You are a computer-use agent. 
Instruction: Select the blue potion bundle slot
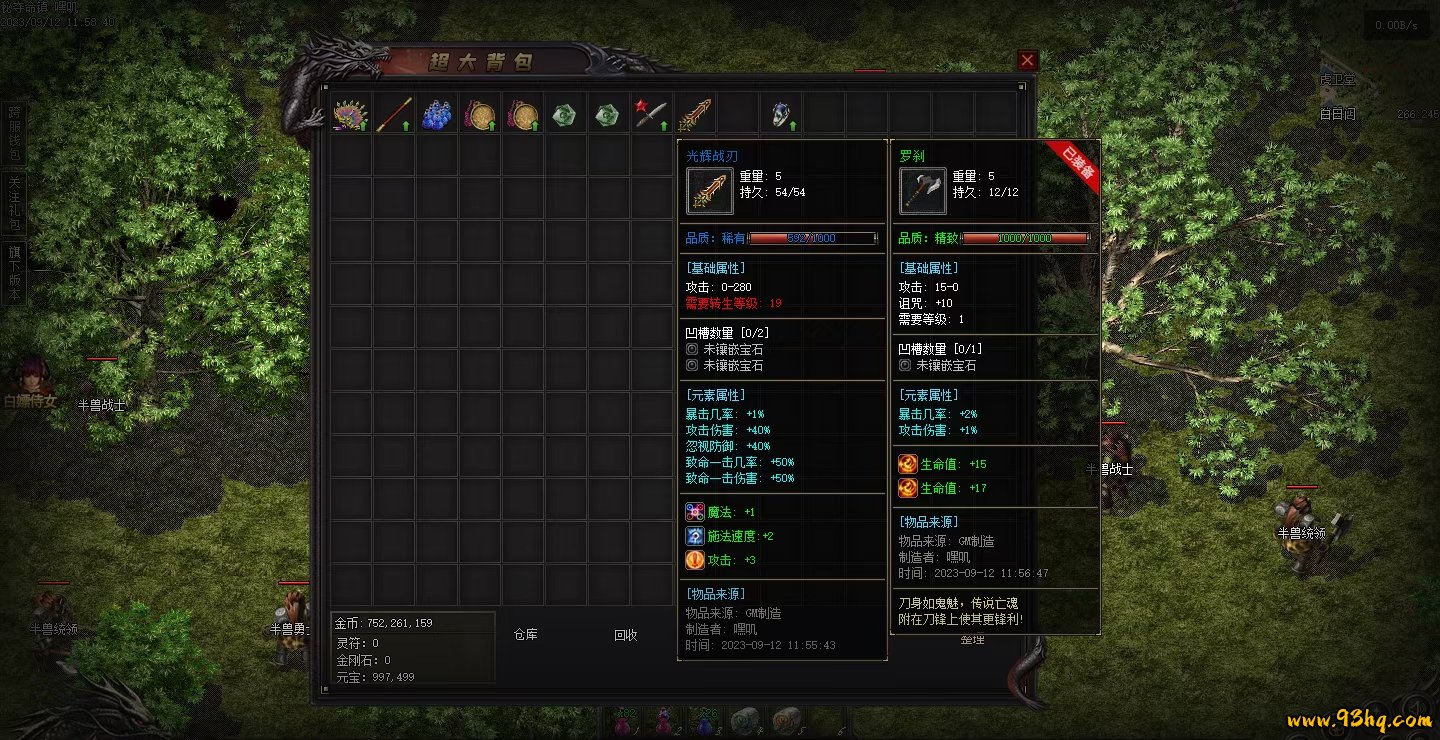[436, 114]
